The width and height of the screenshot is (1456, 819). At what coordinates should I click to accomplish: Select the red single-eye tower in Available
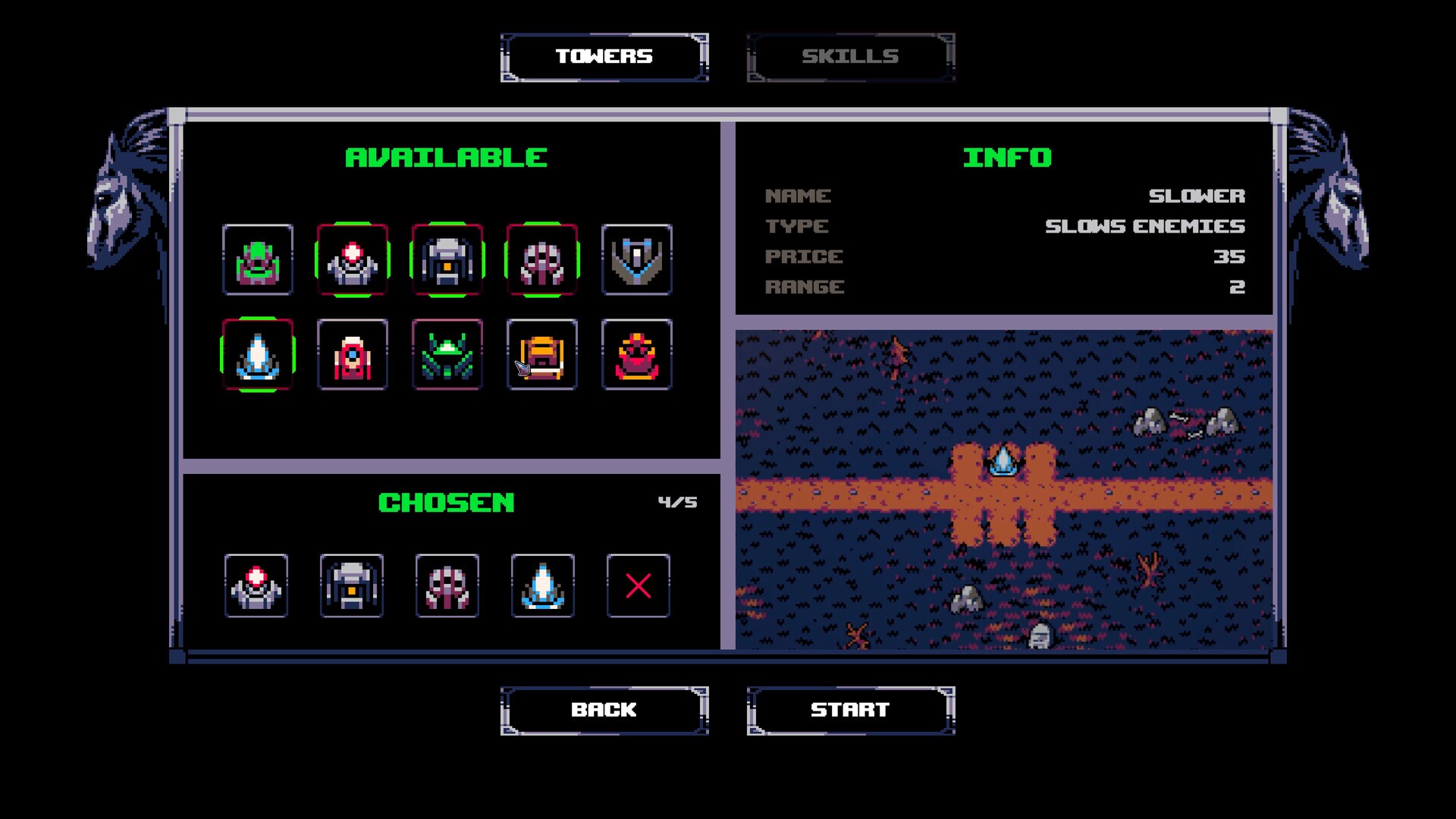(x=353, y=355)
